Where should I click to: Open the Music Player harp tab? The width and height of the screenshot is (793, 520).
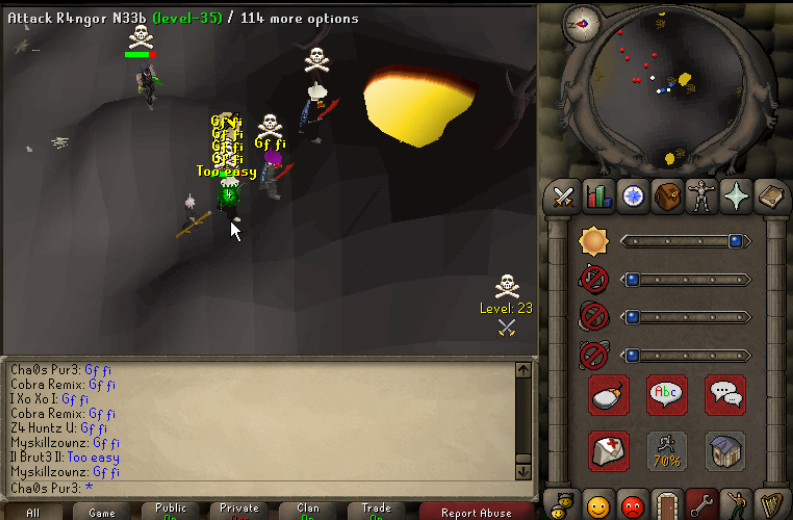[771, 506]
